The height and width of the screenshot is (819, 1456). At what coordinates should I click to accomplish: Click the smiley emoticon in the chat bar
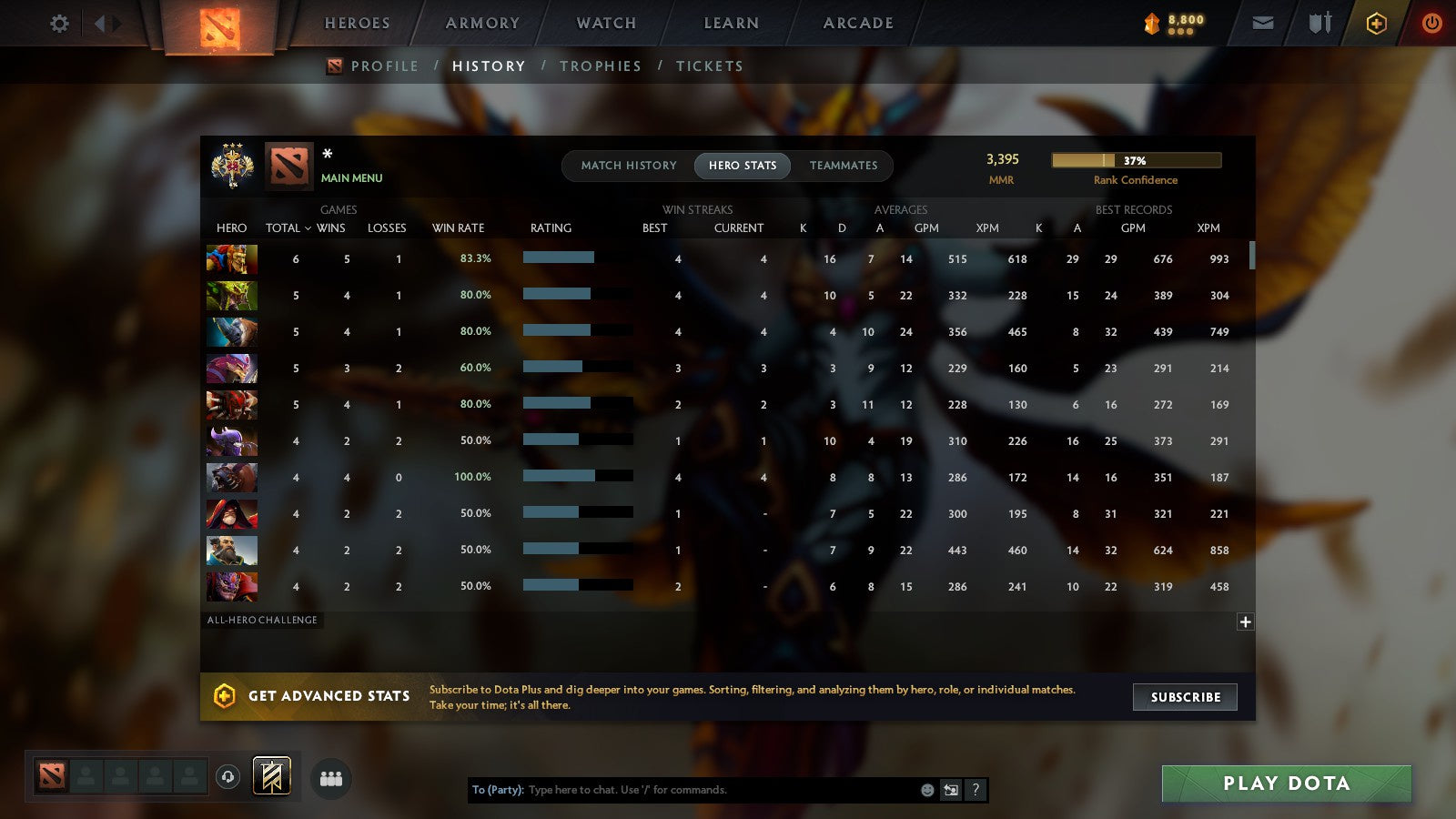point(926,791)
